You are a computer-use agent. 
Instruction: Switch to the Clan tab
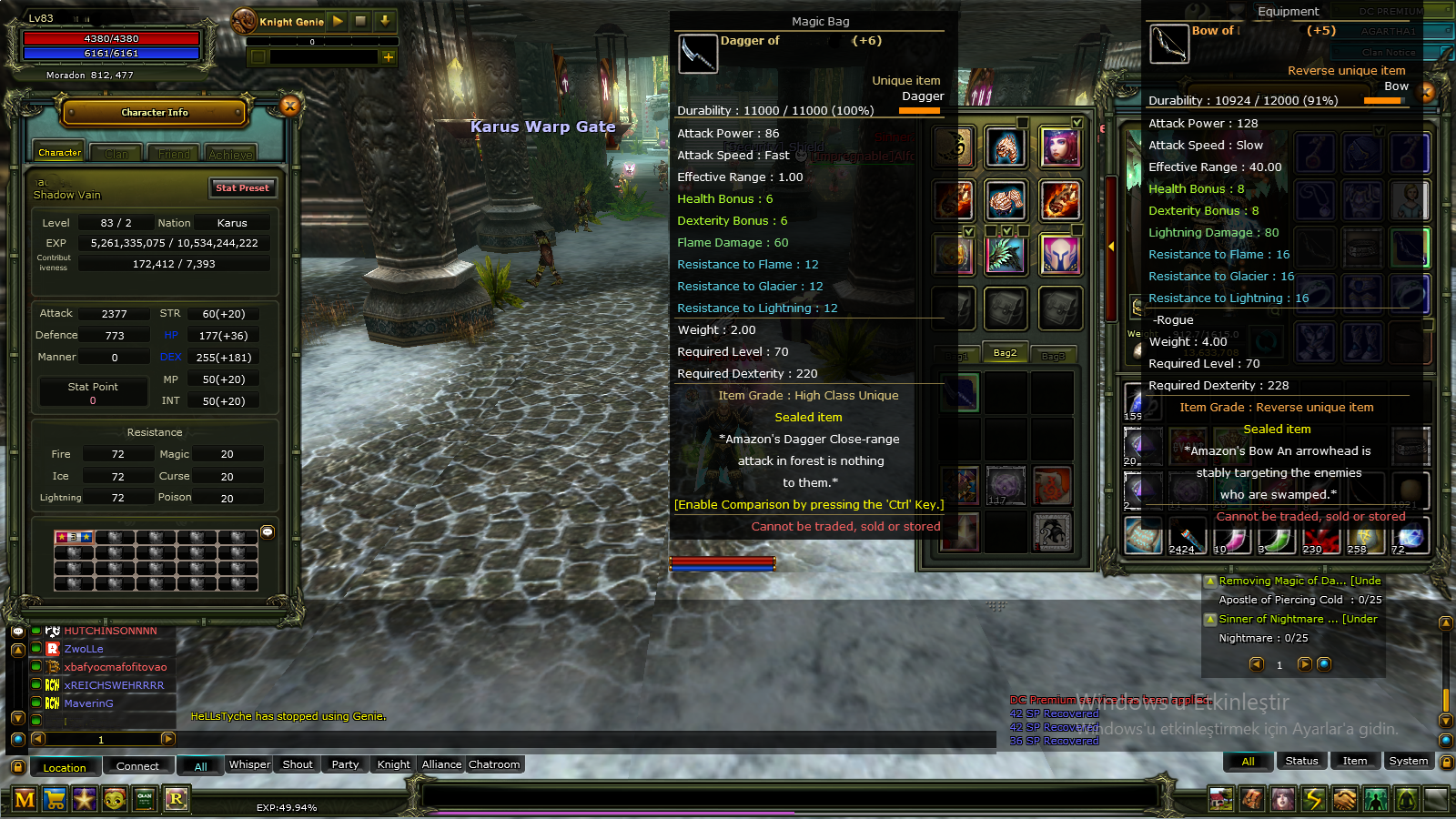click(x=116, y=153)
